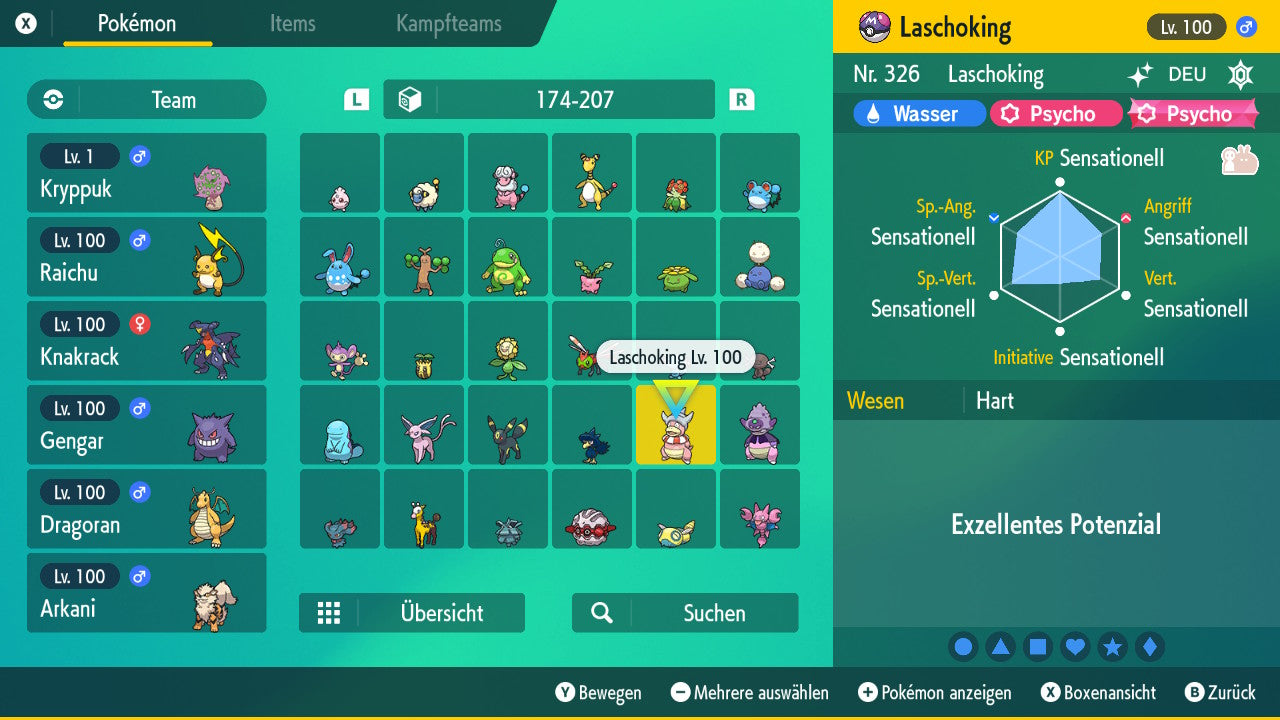
Task: Click the box cube icon in the box header
Action: point(411,99)
